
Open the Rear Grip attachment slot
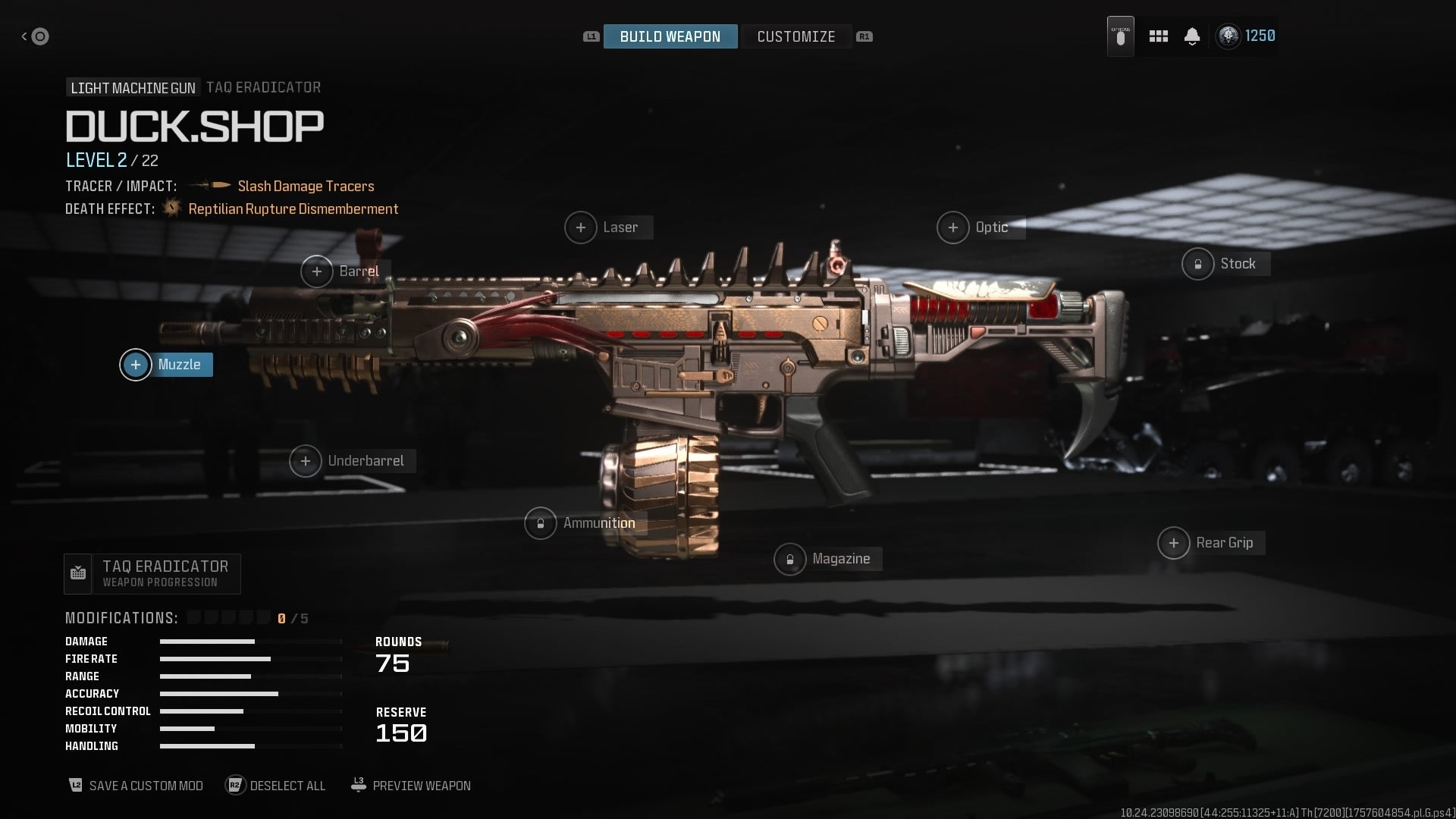(1210, 542)
